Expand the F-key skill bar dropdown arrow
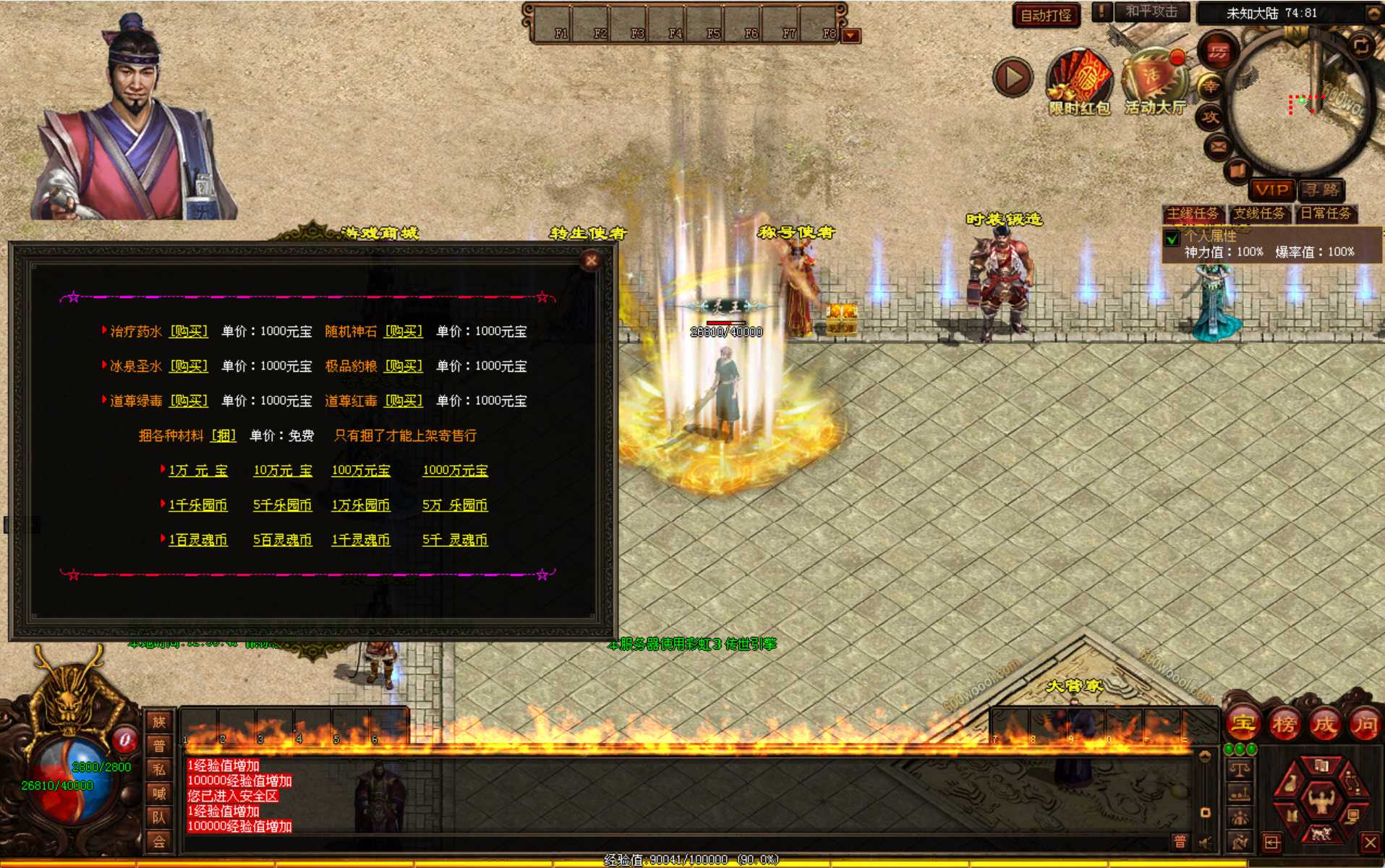This screenshot has height=868, width=1385. pos(851,35)
